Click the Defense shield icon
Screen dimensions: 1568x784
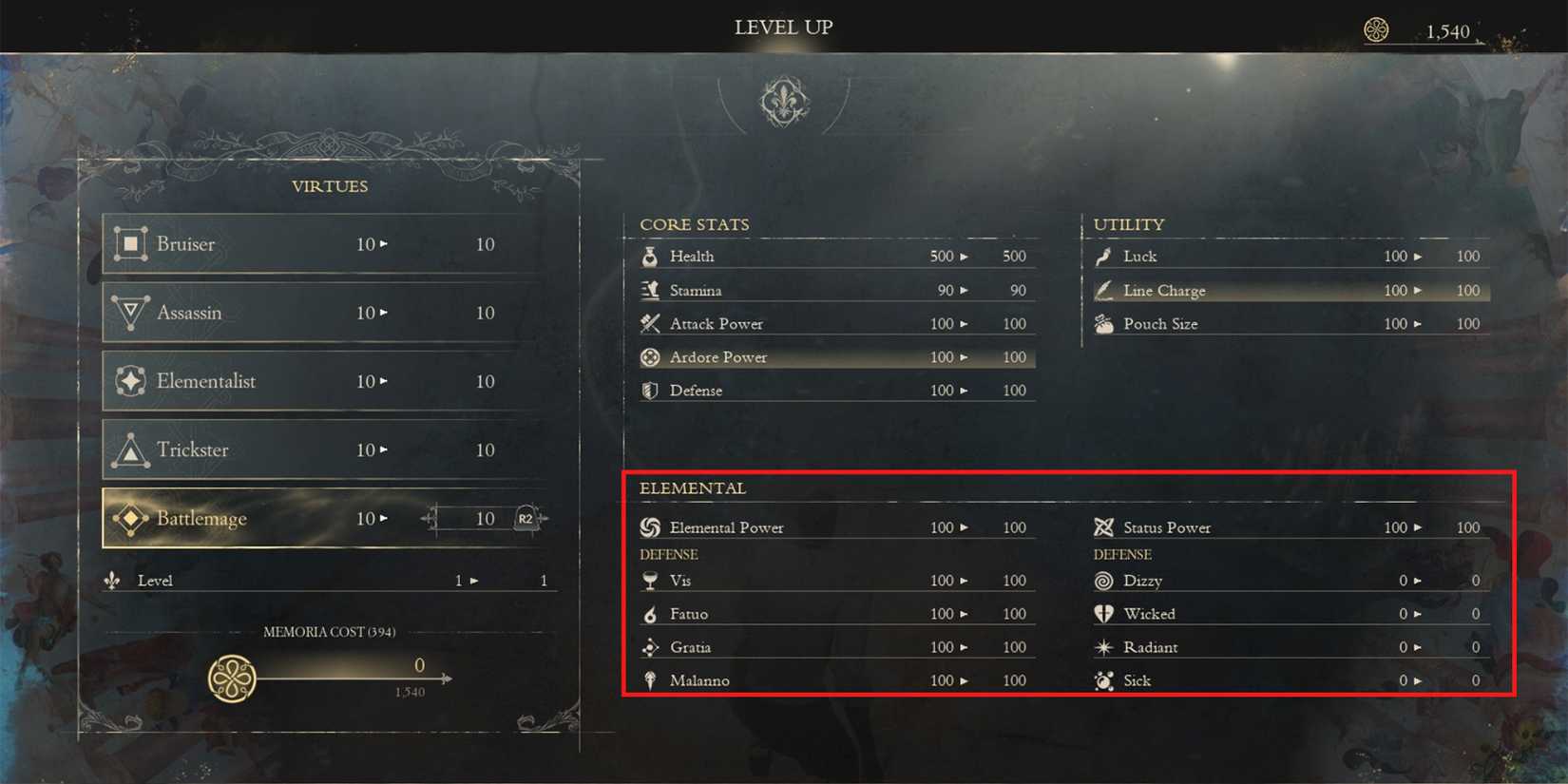click(x=650, y=390)
